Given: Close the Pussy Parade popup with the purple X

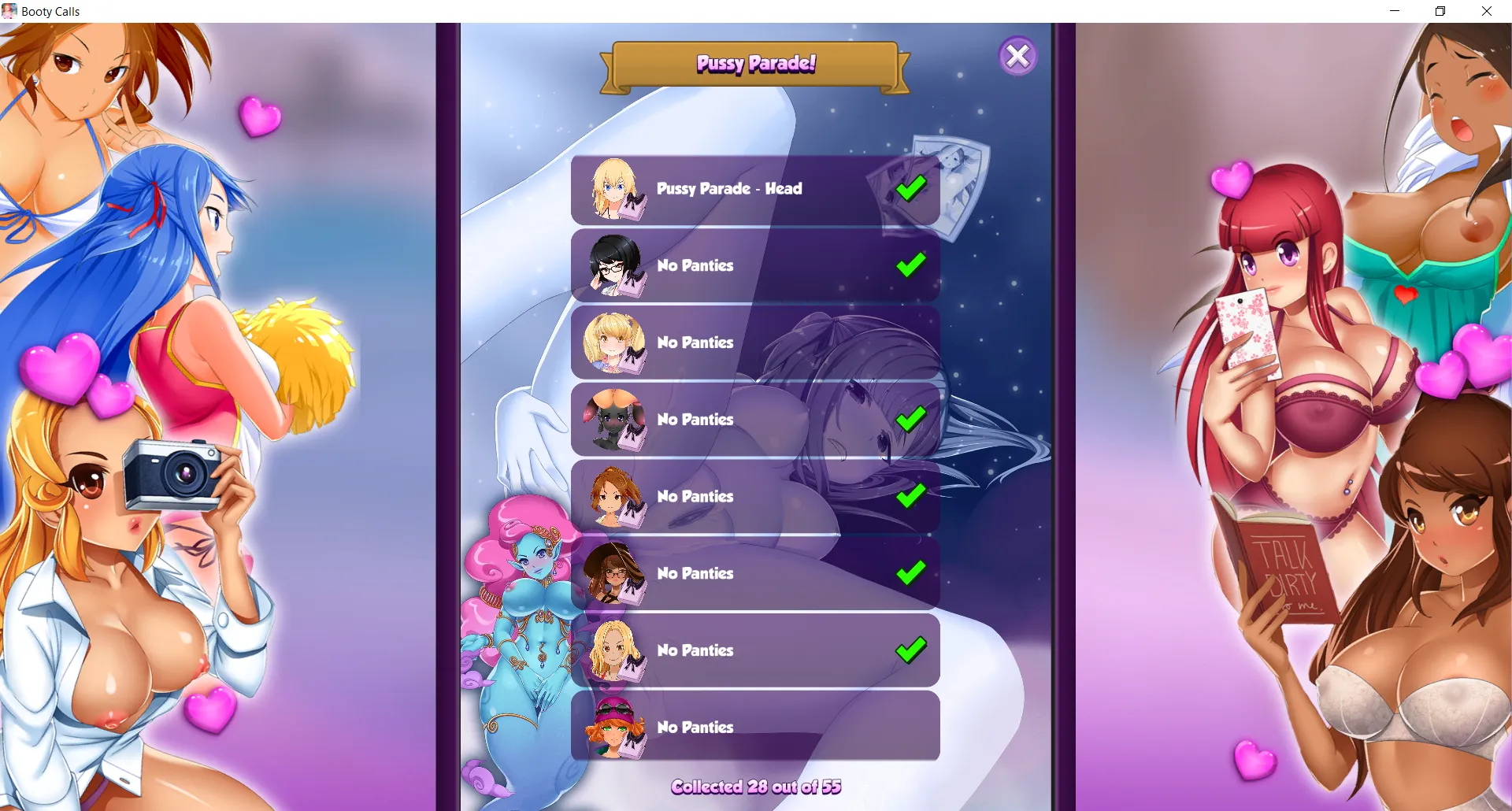Looking at the screenshot, I should pyautogui.click(x=1018, y=55).
